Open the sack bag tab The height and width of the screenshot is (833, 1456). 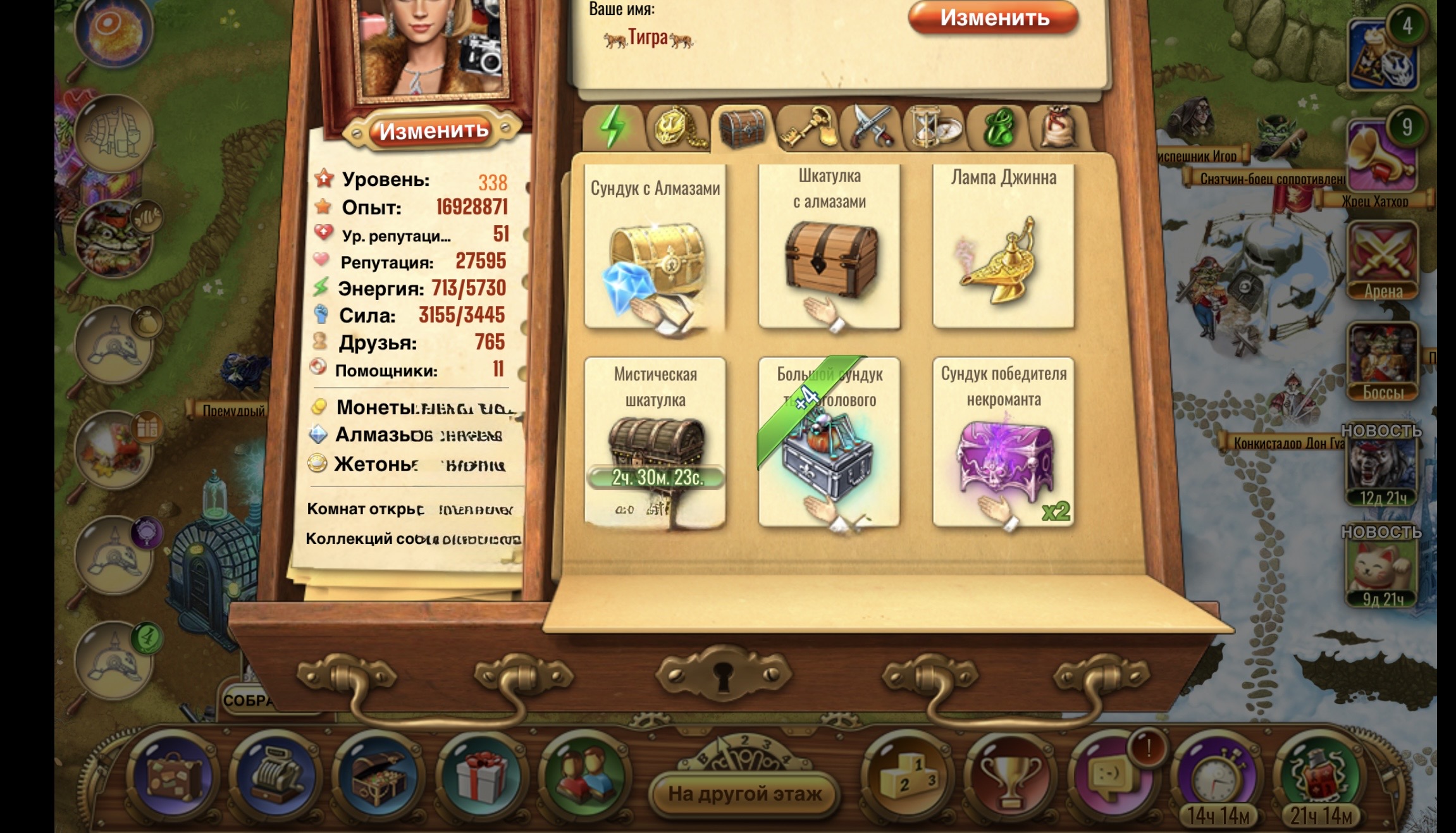[x=1059, y=128]
